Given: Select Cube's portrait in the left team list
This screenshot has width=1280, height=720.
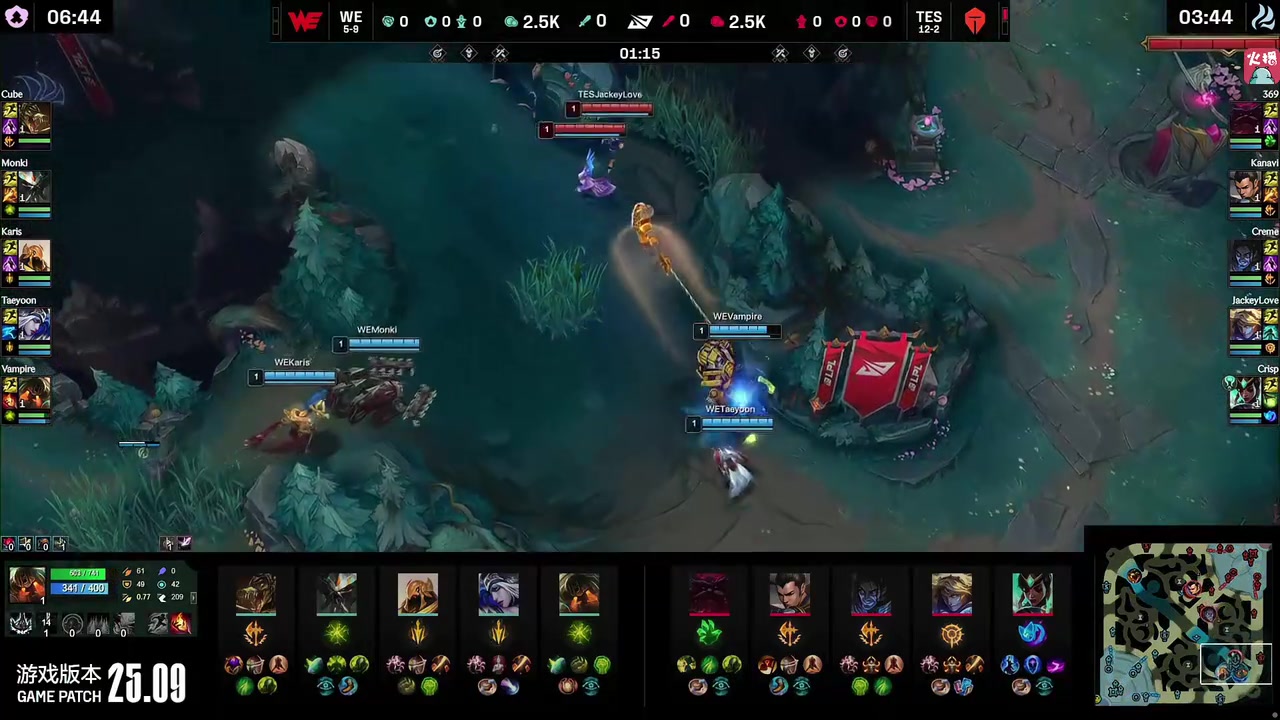Looking at the screenshot, I should coord(34,119).
